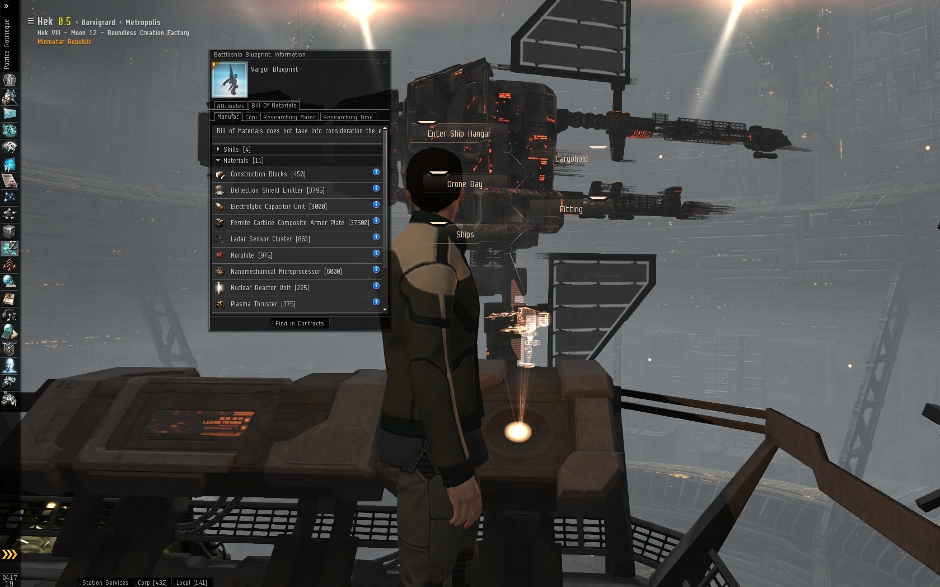Switch to the Attributes tab

point(231,105)
